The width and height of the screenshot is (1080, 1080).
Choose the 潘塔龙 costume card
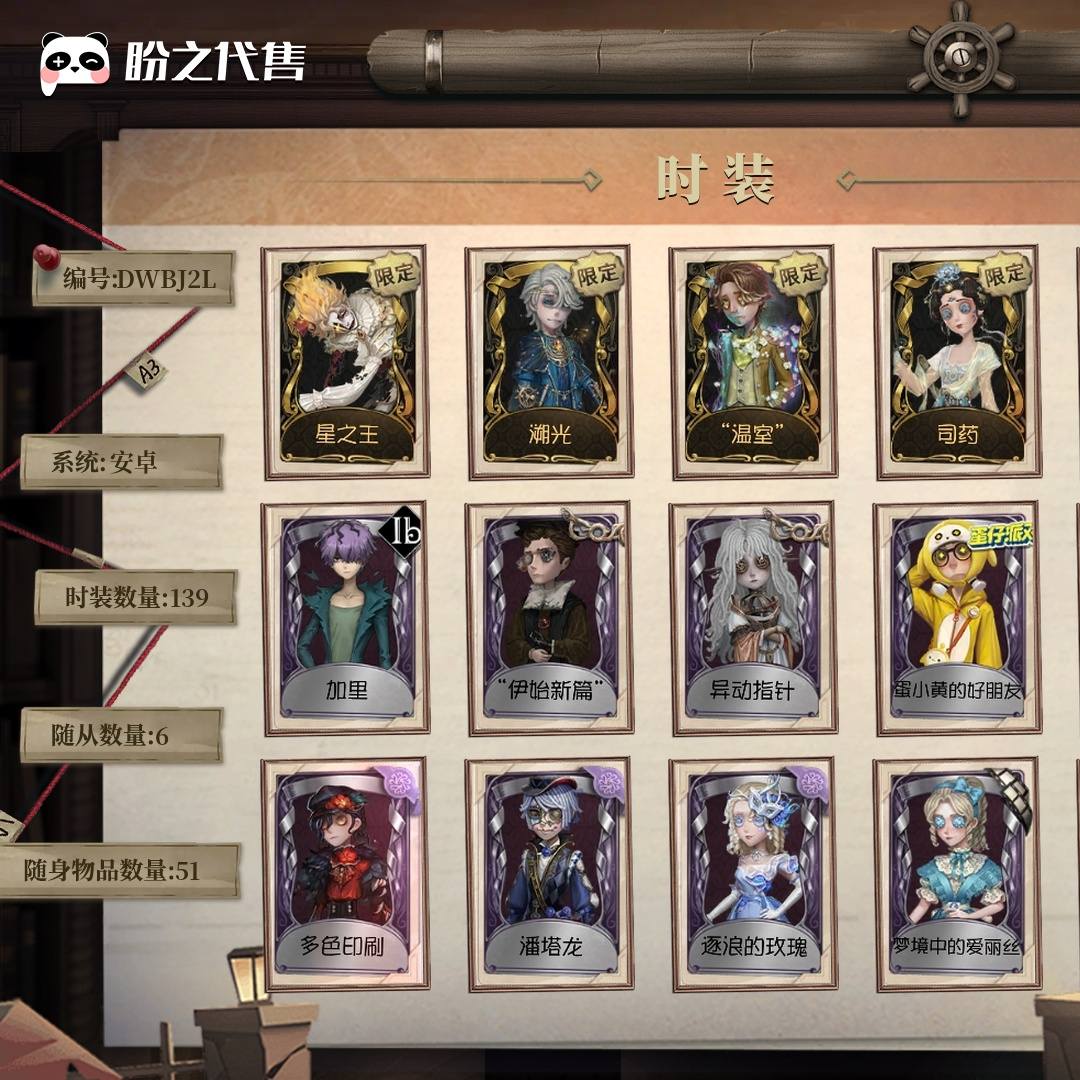click(x=549, y=874)
